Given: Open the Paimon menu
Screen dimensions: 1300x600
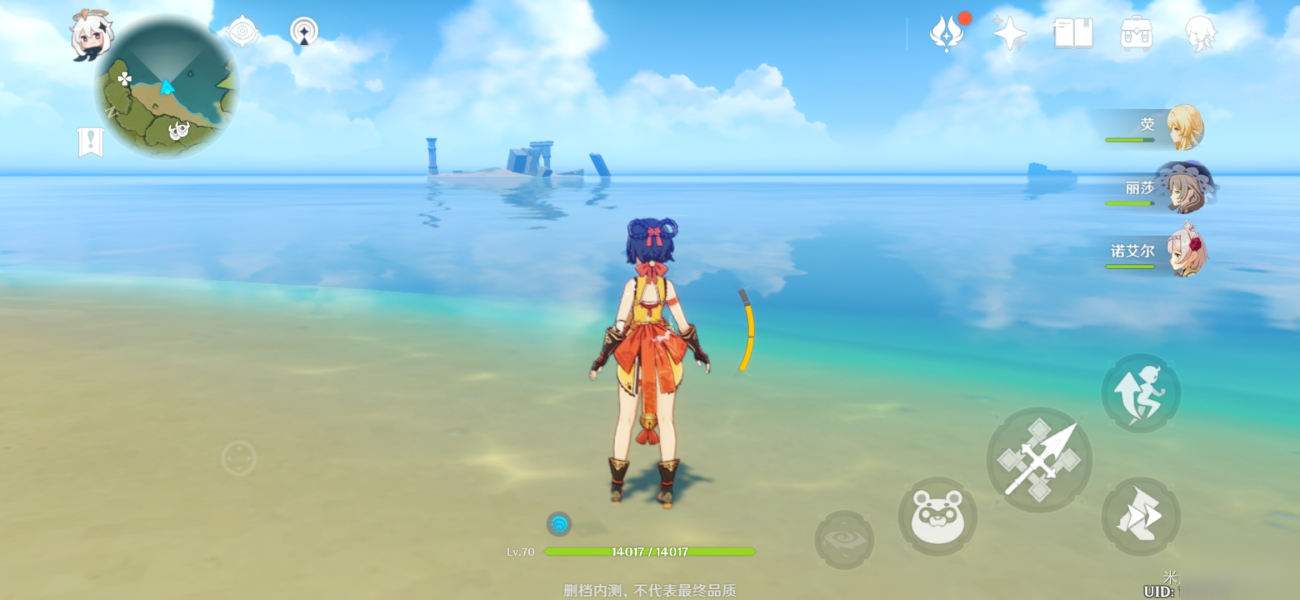Looking at the screenshot, I should pyautogui.click(x=90, y=35).
